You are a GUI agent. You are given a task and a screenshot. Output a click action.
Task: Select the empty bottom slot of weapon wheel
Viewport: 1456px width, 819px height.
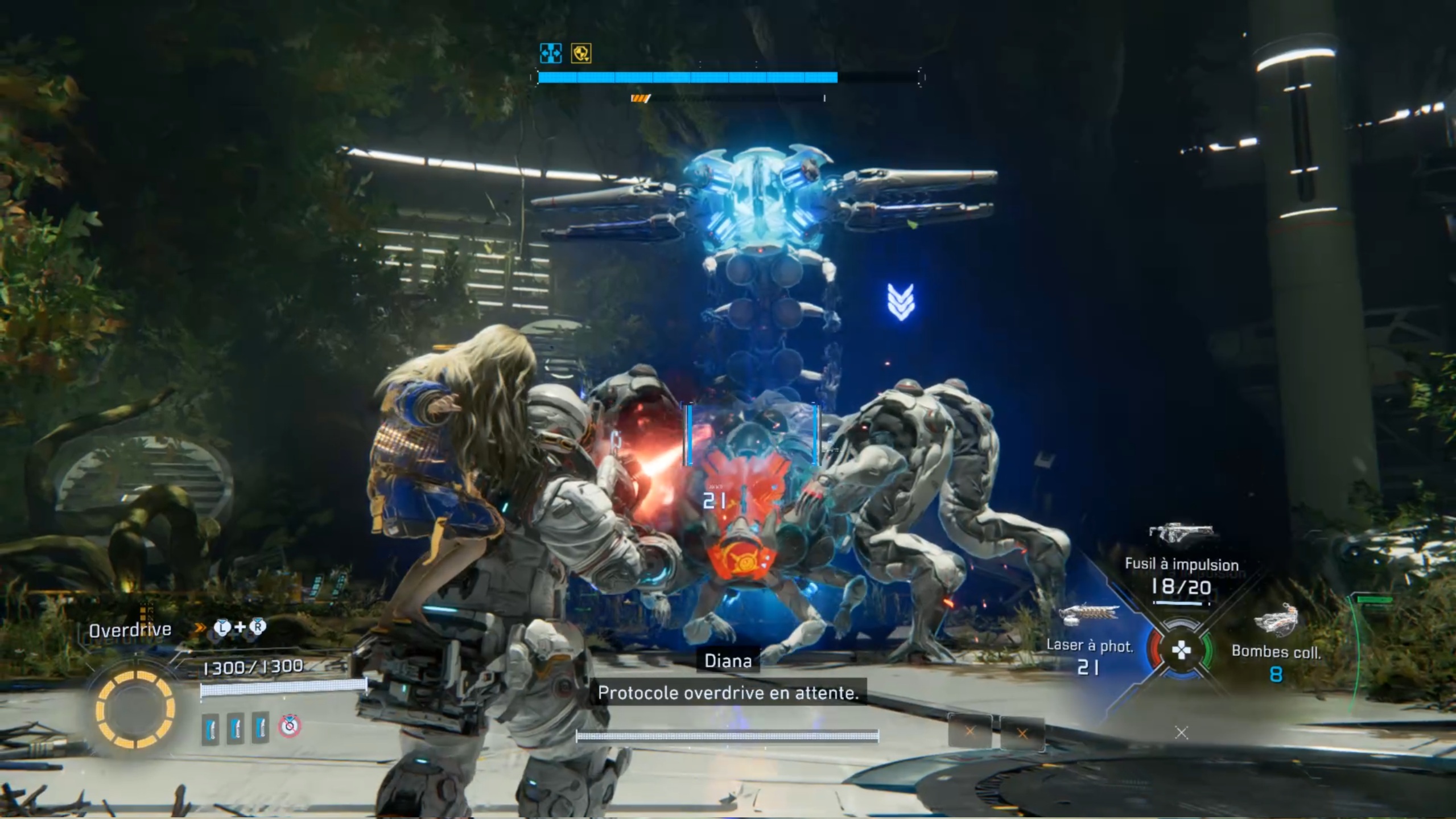(1181, 732)
